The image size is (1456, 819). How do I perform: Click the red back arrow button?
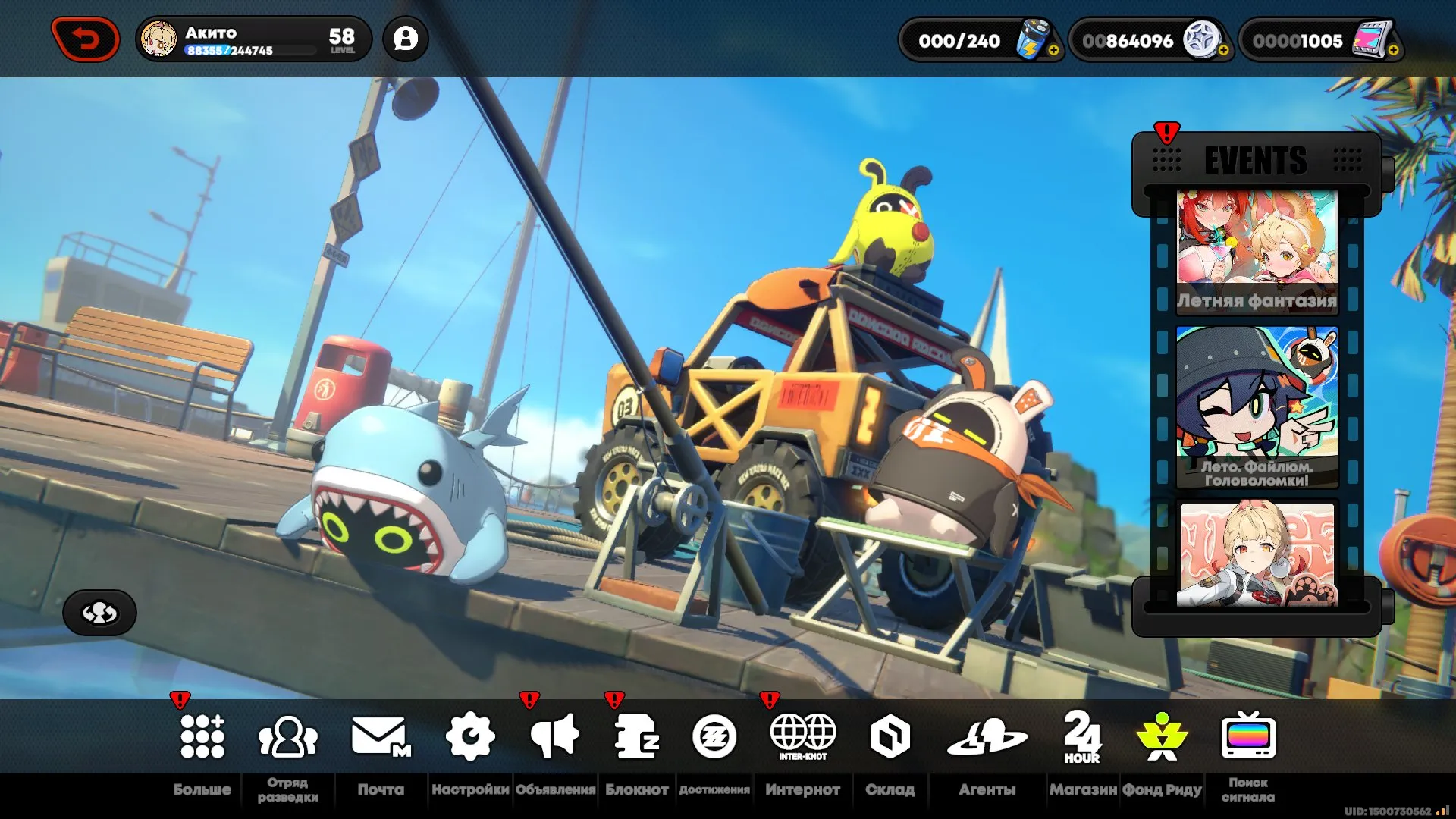[x=86, y=39]
